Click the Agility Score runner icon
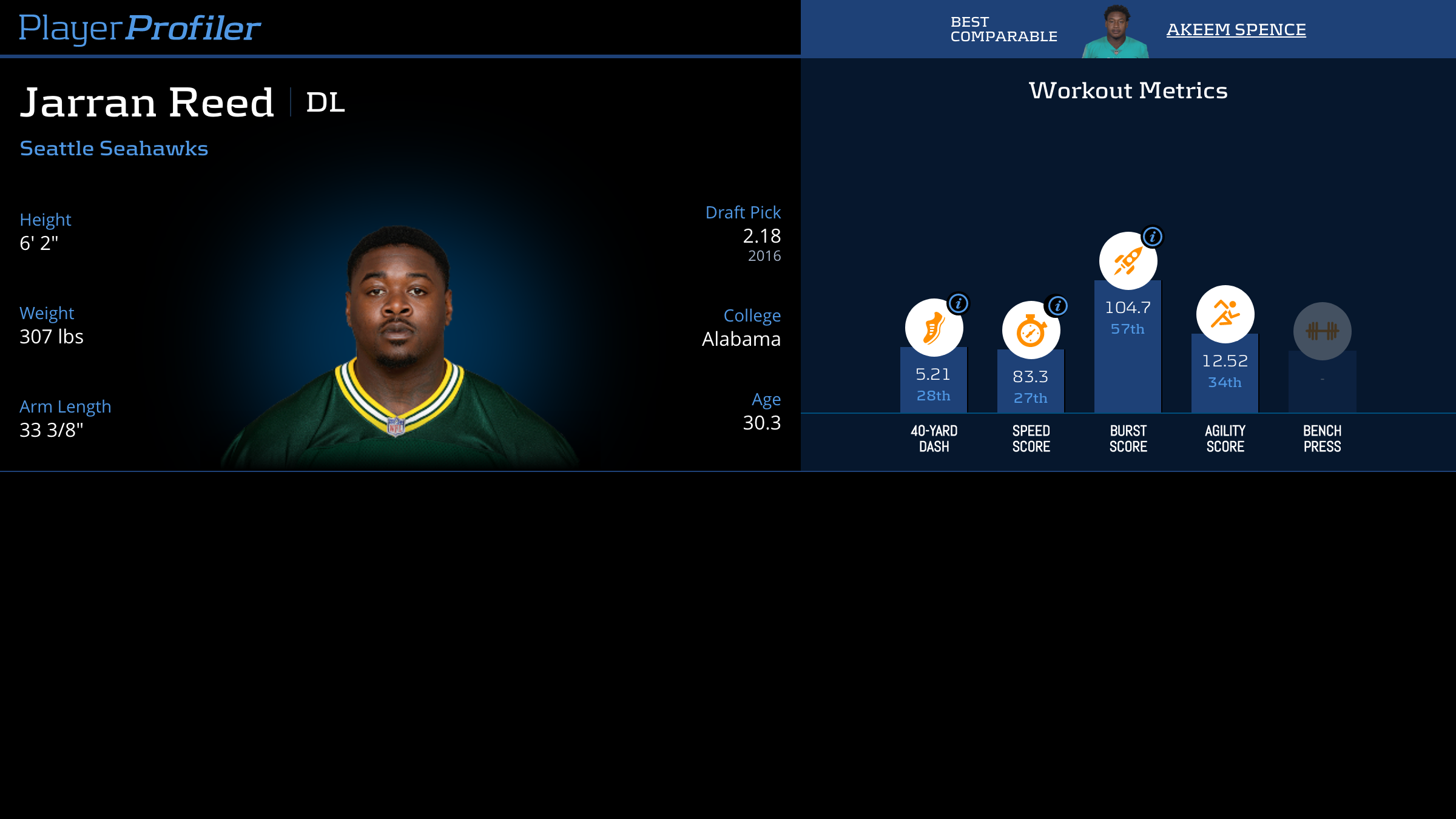This screenshot has height=819, width=1456. [x=1225, y=314]
